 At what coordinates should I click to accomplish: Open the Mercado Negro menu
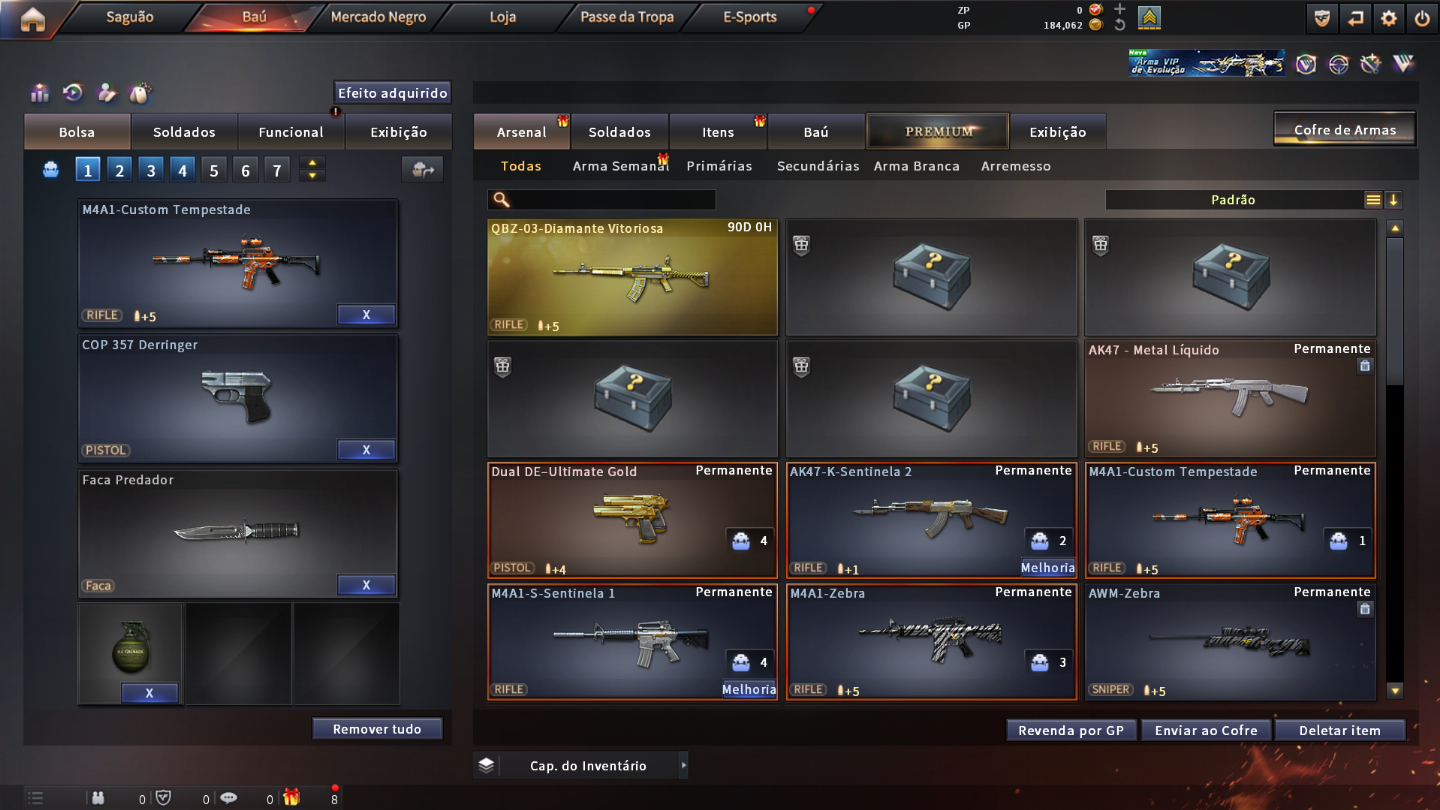tap(378, 17)
